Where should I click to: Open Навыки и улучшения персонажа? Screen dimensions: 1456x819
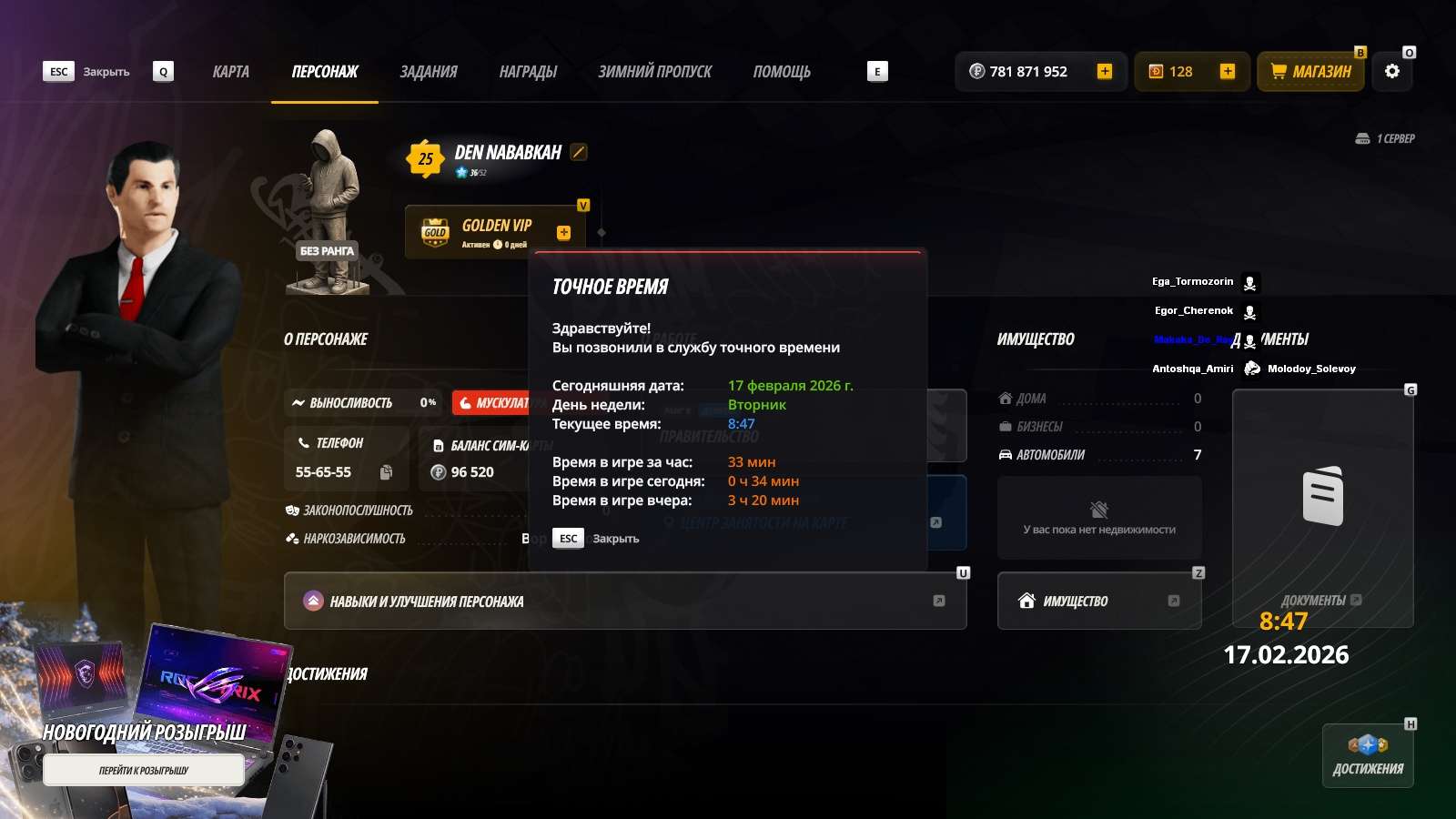click(x=624, y=601)
